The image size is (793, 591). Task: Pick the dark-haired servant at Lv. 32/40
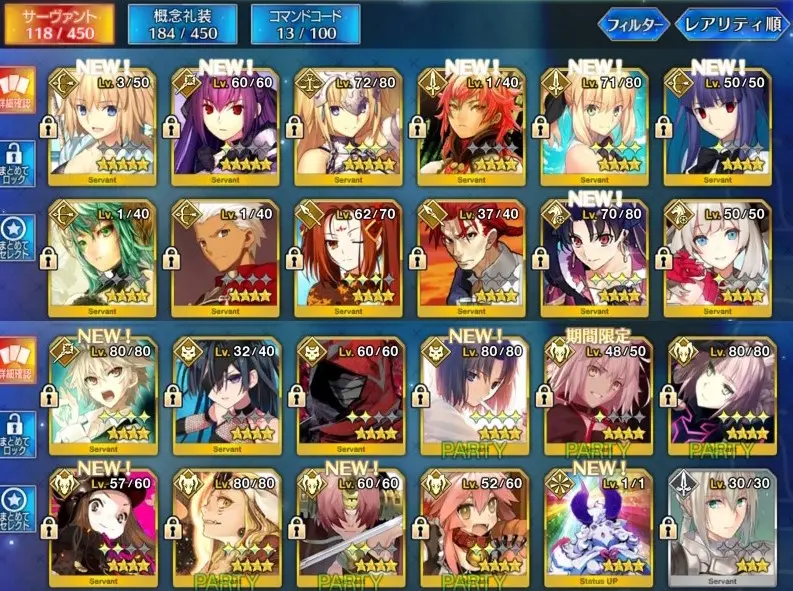pos(224,392)
